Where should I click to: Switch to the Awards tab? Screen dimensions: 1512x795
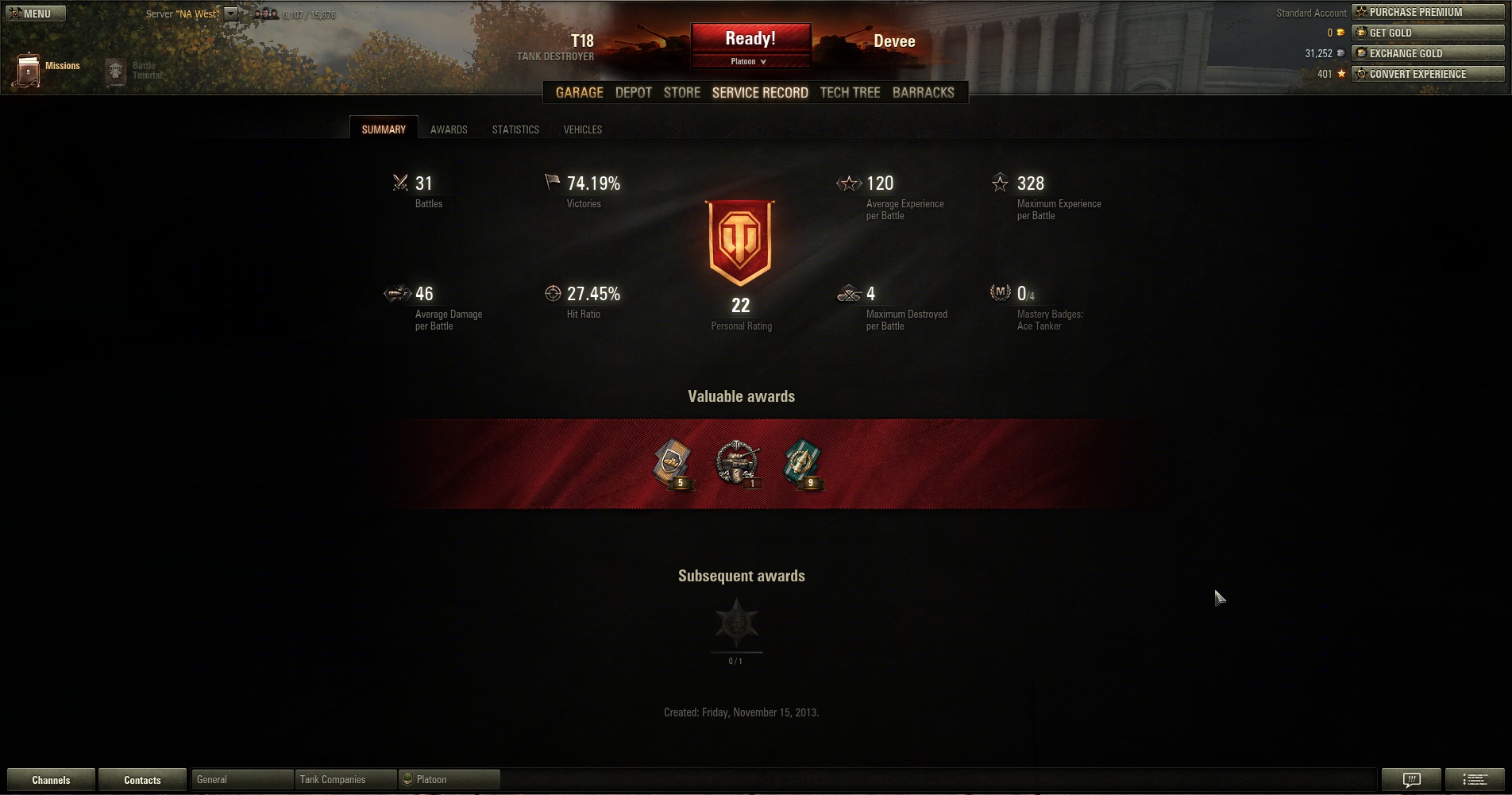tap(449, 129)
